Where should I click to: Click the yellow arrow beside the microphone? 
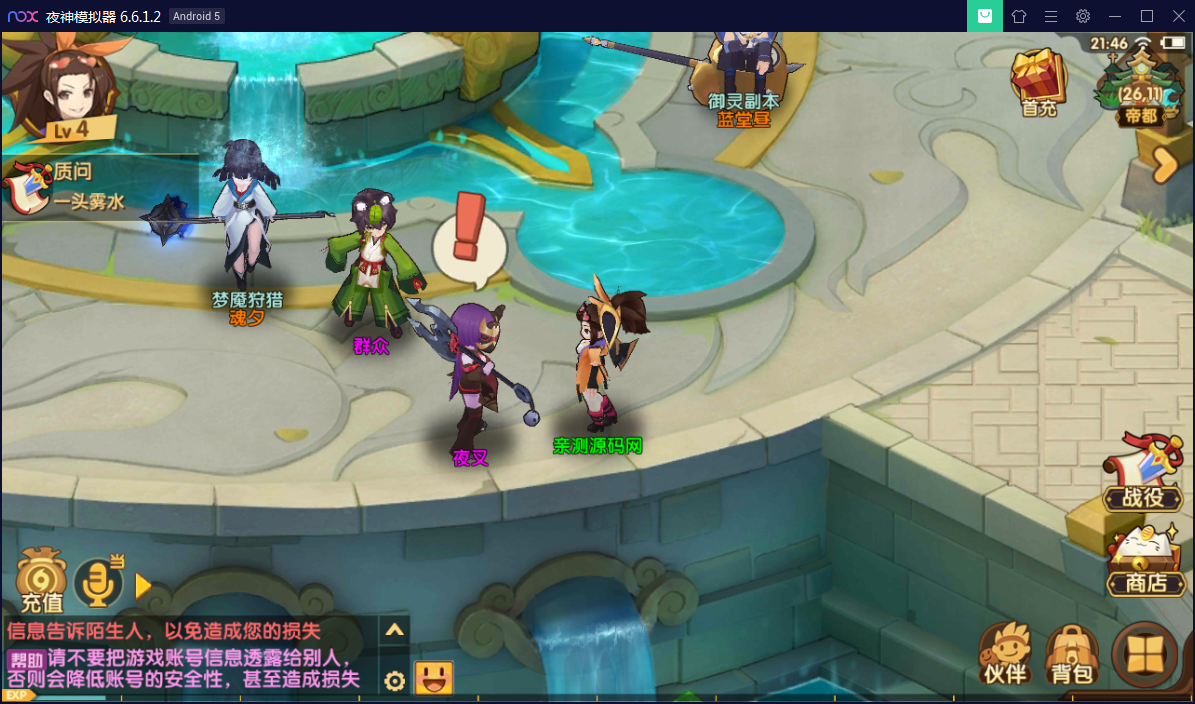(143, 585)
